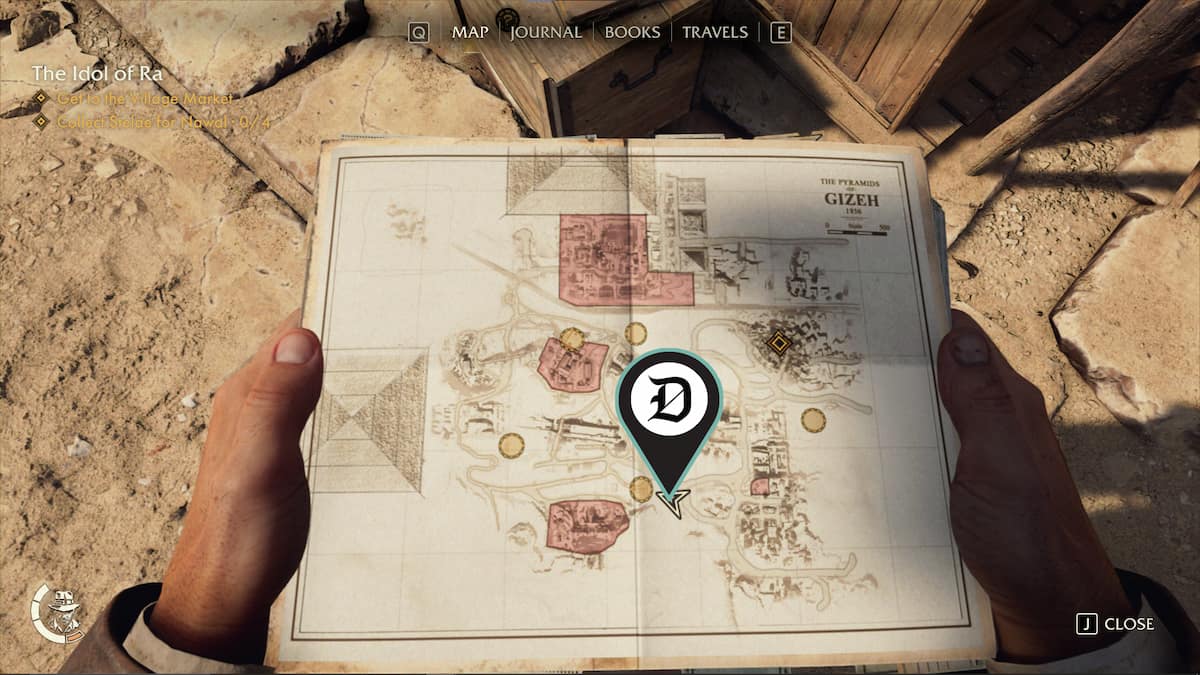1200x675 pixels.
Task: Click the Collect Stelae for Nawal objective
Action: click(148, 121)
